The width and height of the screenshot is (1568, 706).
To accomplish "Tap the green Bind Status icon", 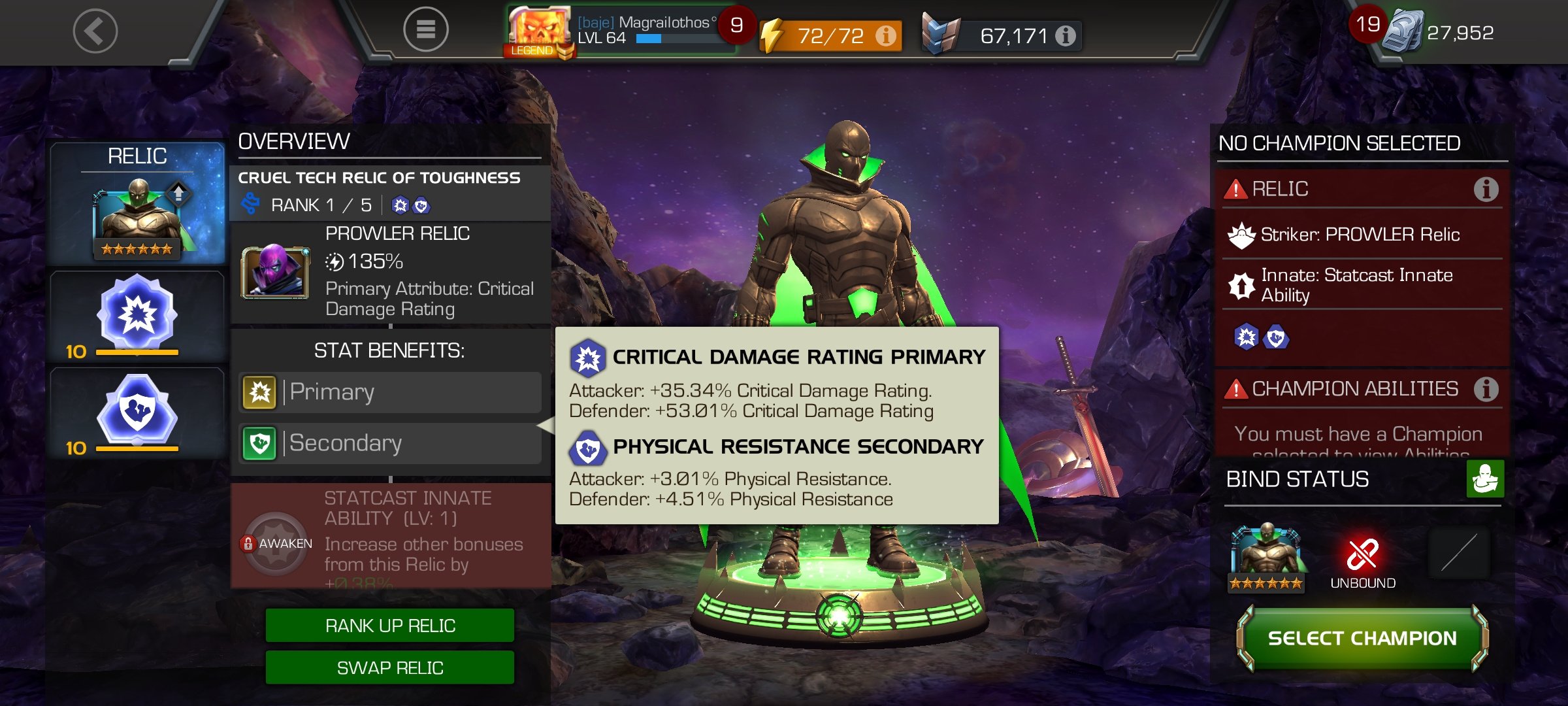I will [1484, 479].
